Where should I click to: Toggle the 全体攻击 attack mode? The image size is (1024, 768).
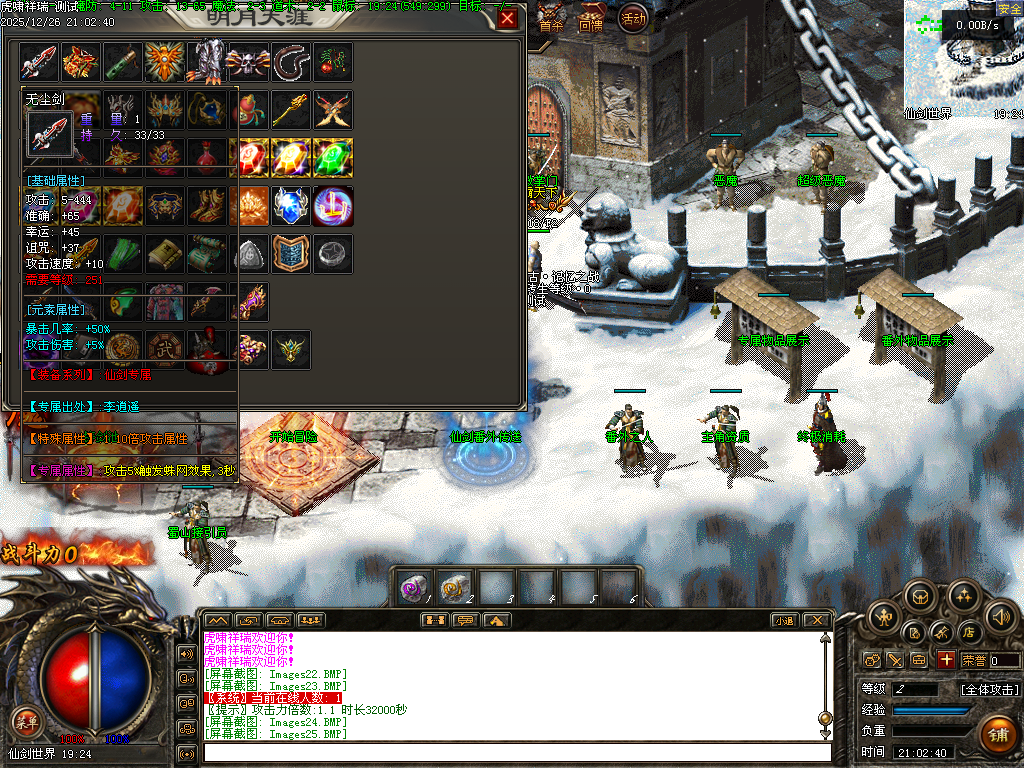click(x=990, y=689)
